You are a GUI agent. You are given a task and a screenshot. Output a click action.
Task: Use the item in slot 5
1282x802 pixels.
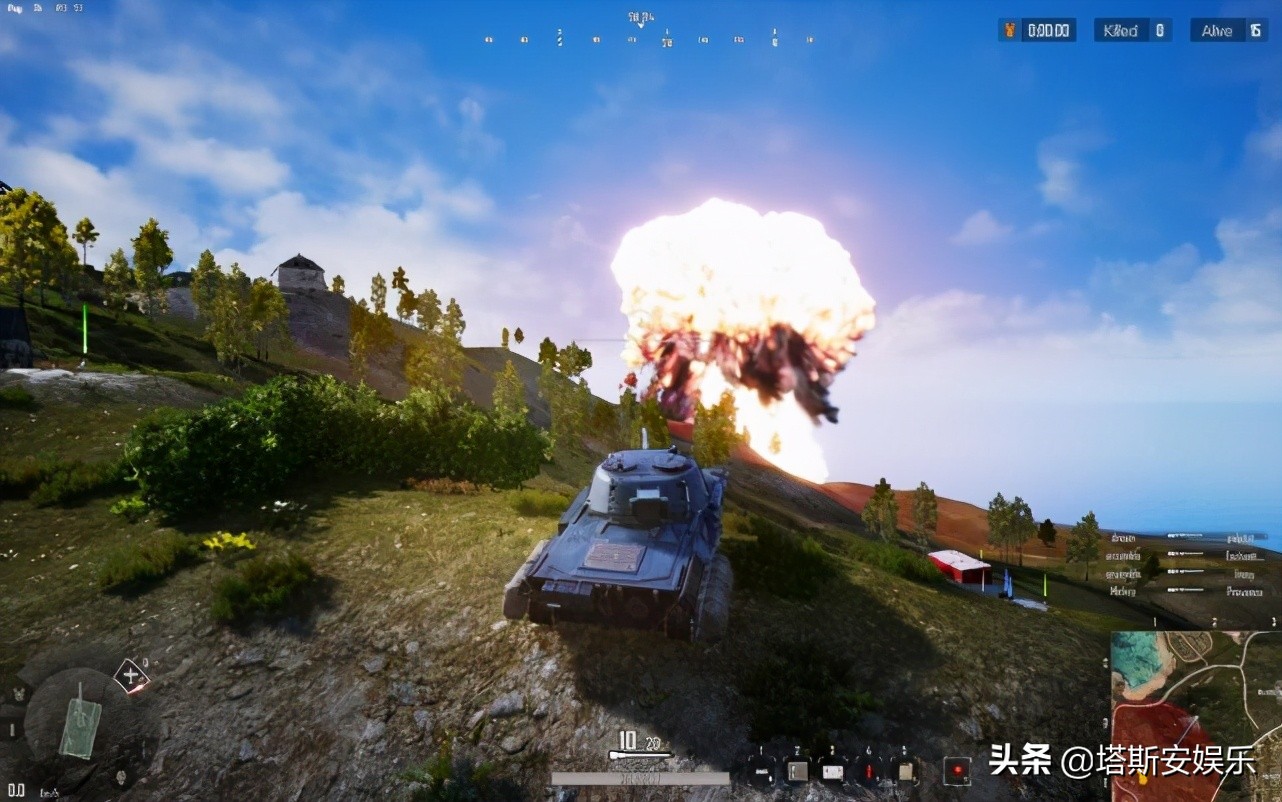(x=905, y=771)
